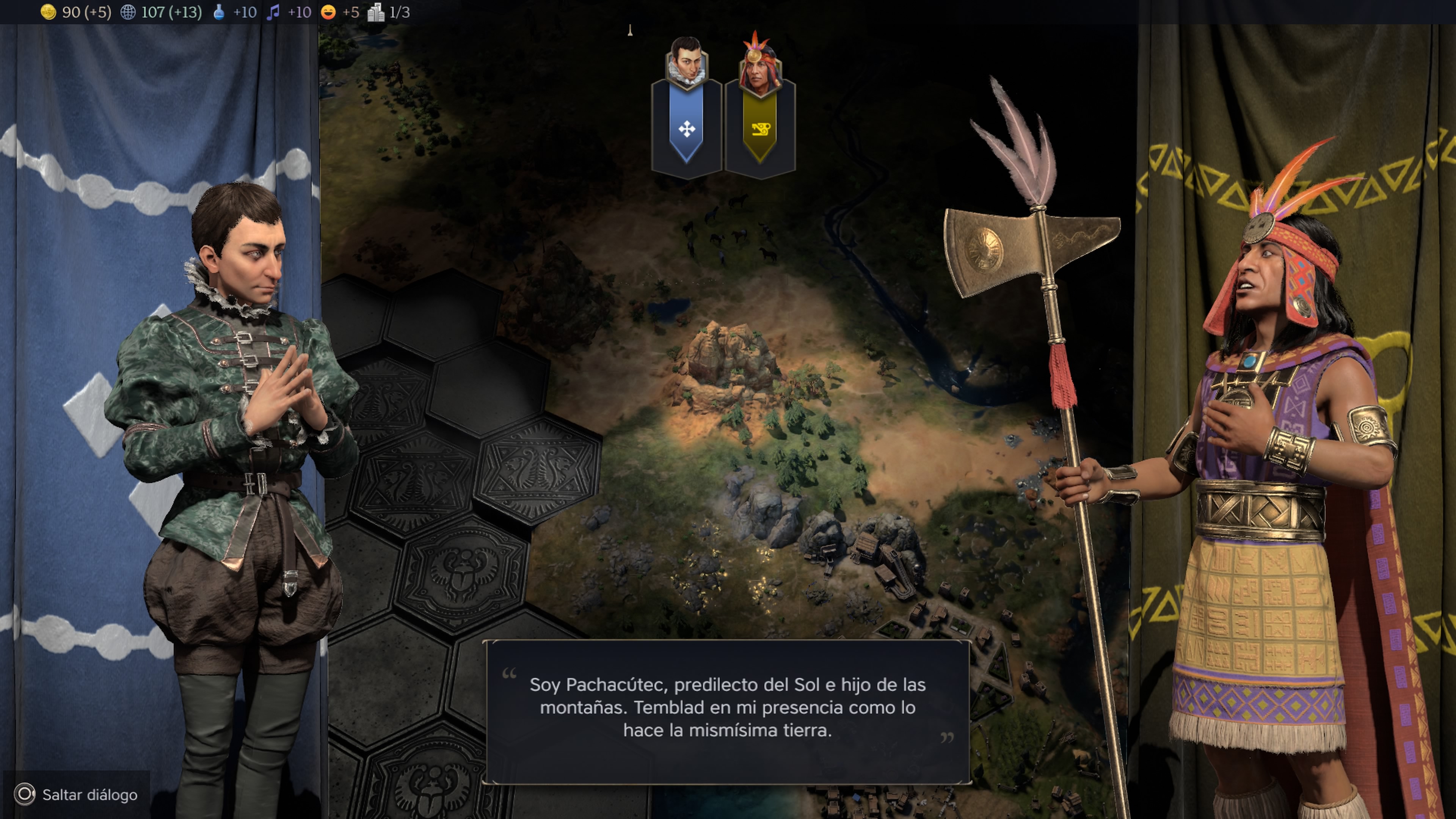Click the settlement limit buildings icon
This screenshot has width=1456, height=819.
coord(375,12)
